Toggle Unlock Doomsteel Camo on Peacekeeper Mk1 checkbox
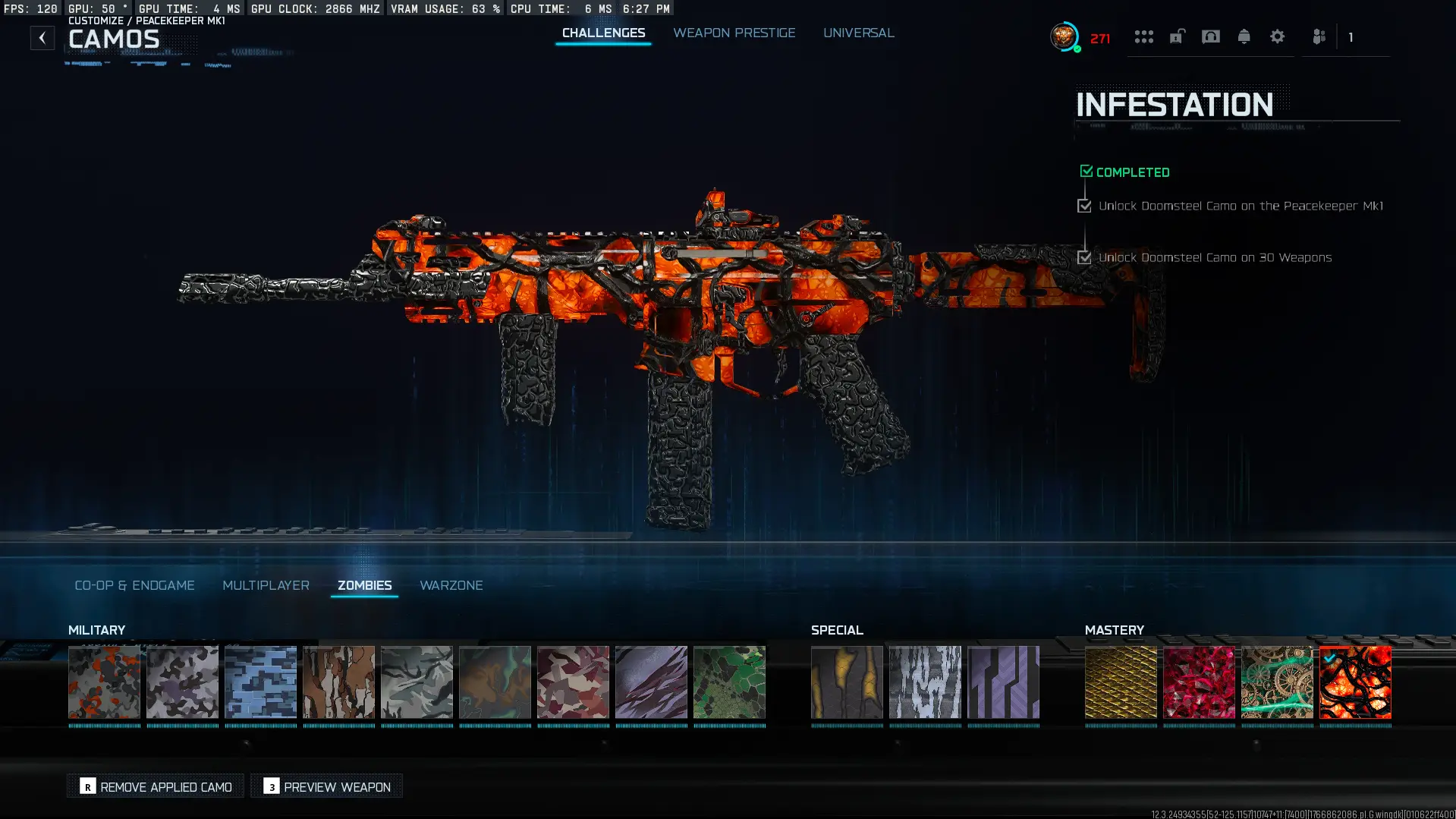The width and height of the screenshot is (1456, 819). pos(1083,206)
